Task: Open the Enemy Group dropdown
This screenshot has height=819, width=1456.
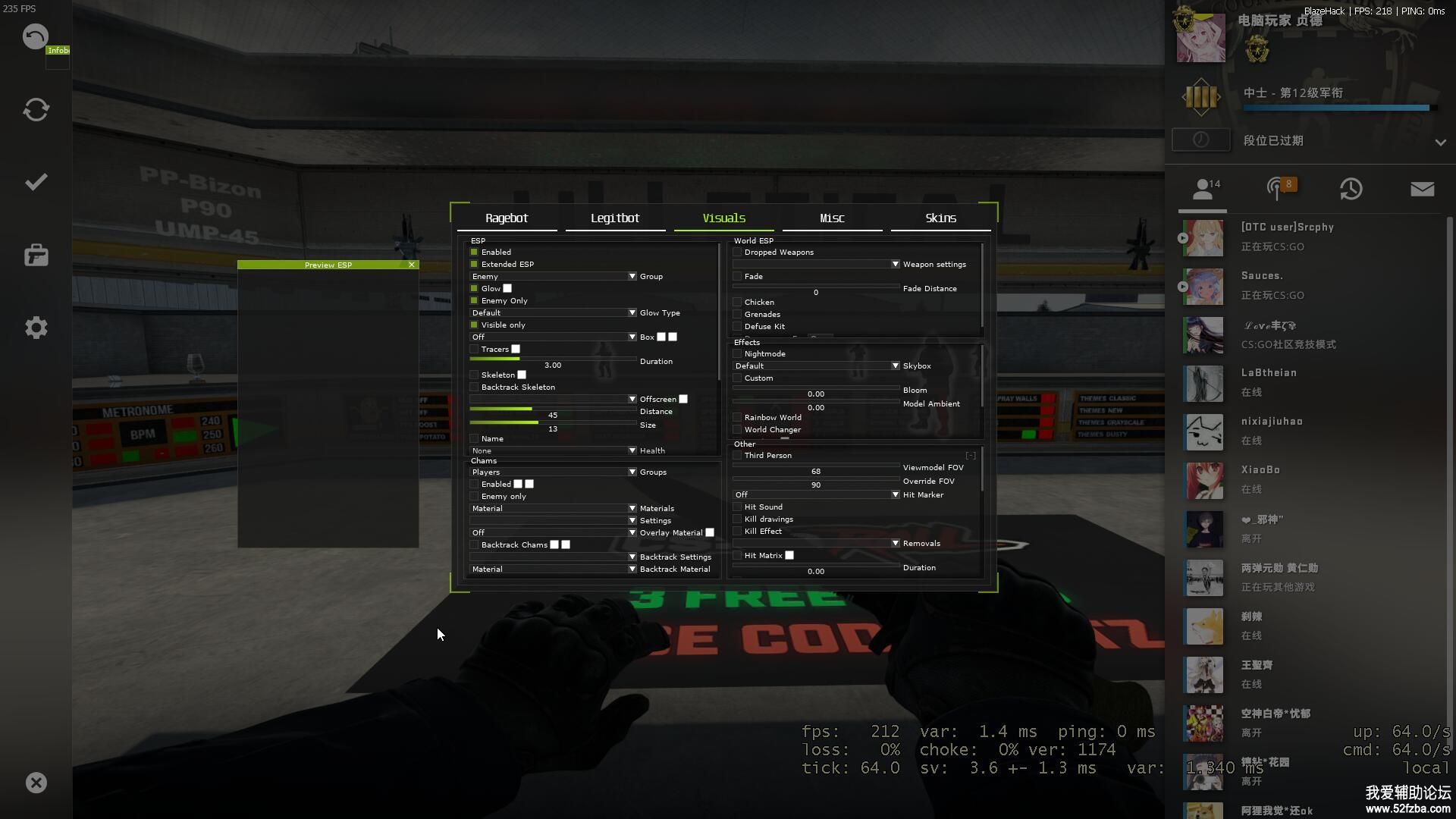Action: [x=553, y=277]
